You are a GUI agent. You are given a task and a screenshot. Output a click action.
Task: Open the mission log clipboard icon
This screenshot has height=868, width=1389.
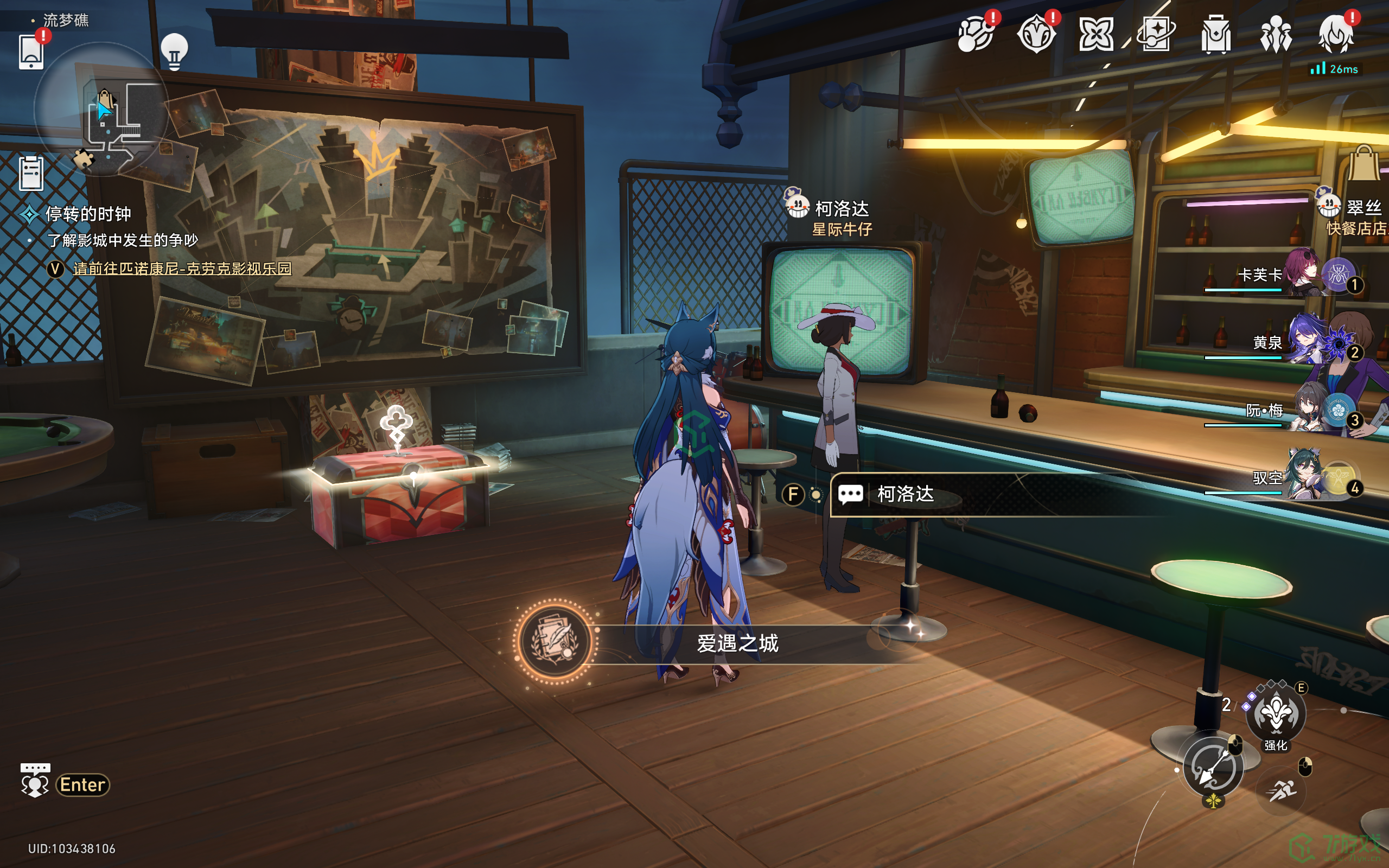click(31, 173)
